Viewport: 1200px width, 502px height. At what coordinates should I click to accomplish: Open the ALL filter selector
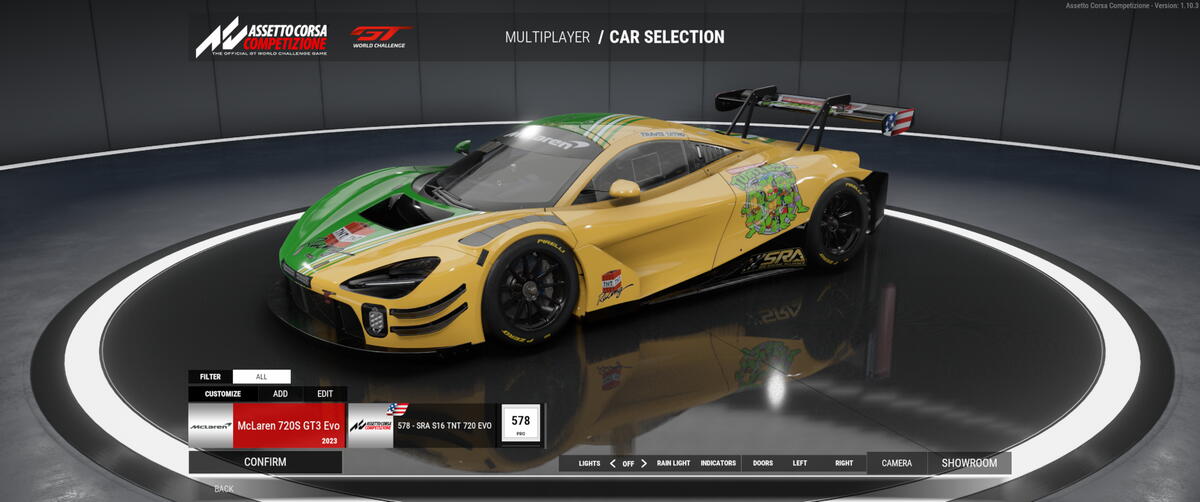tap(261, 377)
